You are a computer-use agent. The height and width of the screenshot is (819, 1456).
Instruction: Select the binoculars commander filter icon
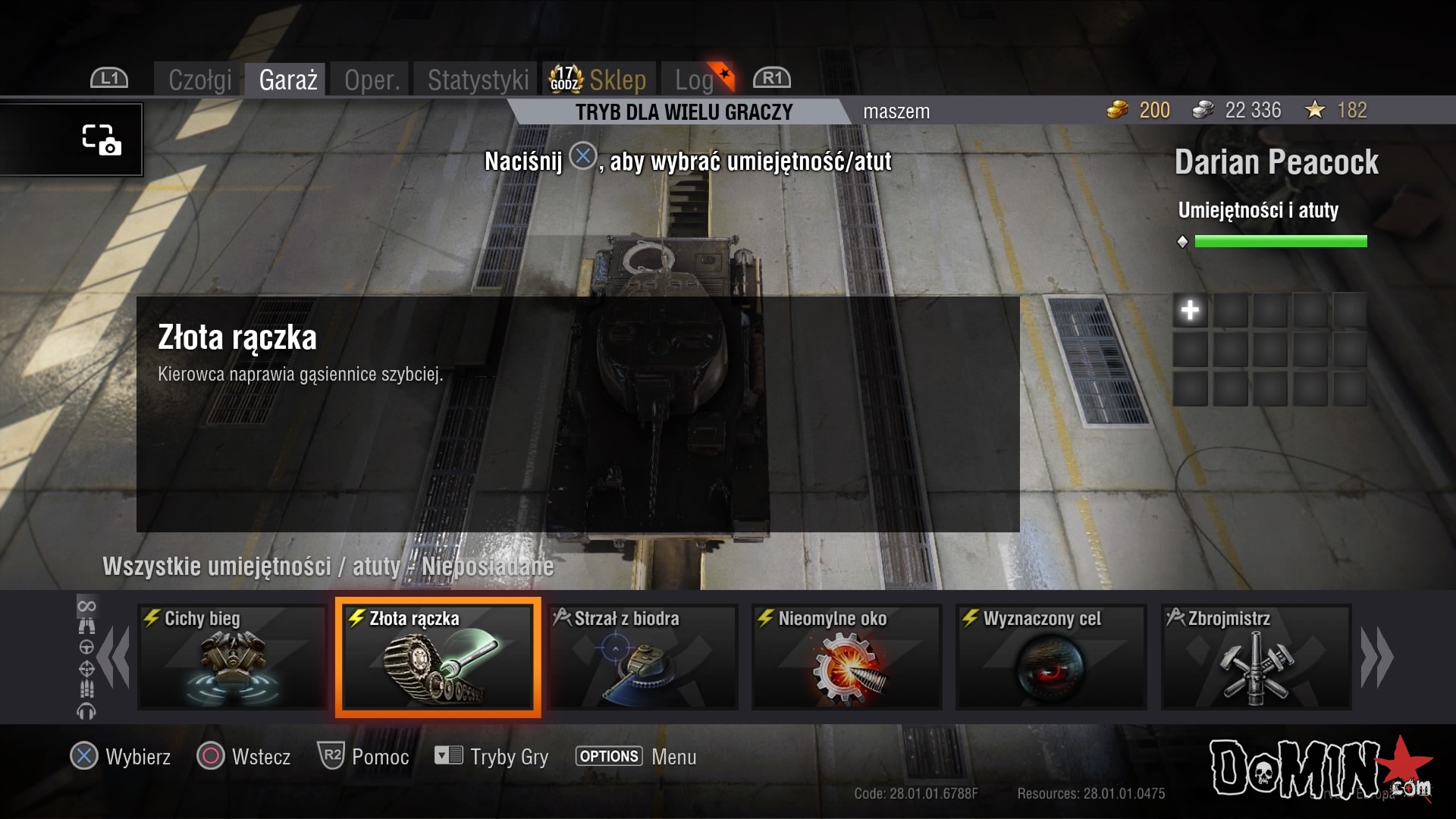coord(86,626)
